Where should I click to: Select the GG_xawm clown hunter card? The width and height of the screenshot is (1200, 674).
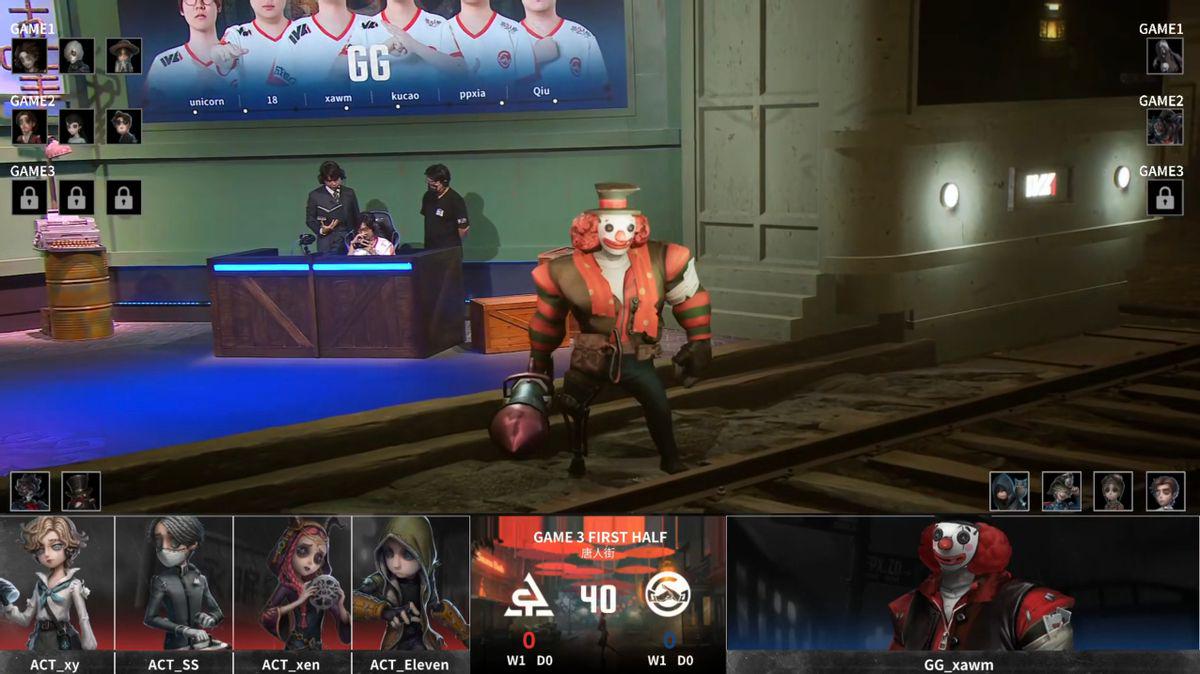coord(962,592)
